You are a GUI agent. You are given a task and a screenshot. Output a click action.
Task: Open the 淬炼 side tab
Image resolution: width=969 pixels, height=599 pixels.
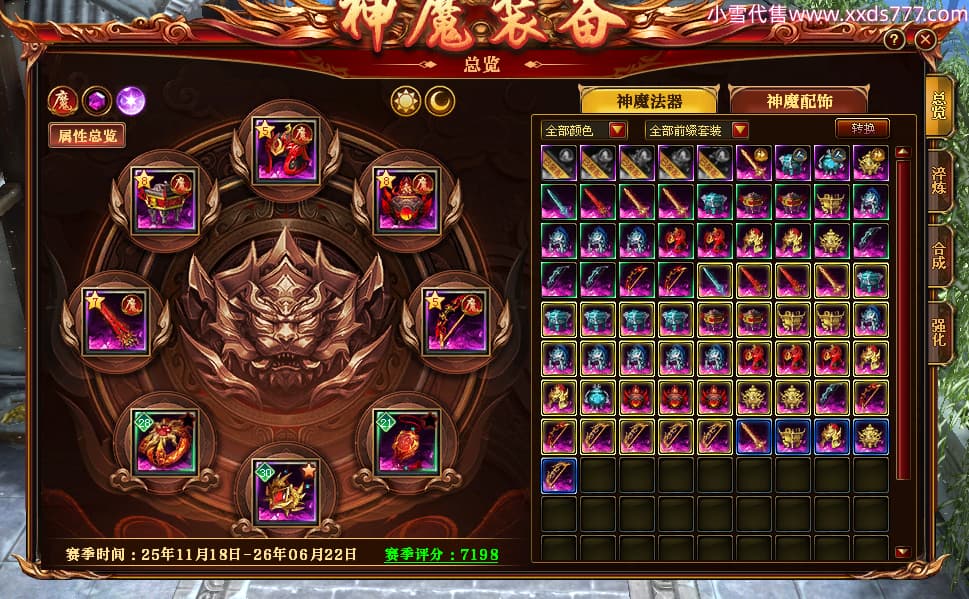point(938,180)
